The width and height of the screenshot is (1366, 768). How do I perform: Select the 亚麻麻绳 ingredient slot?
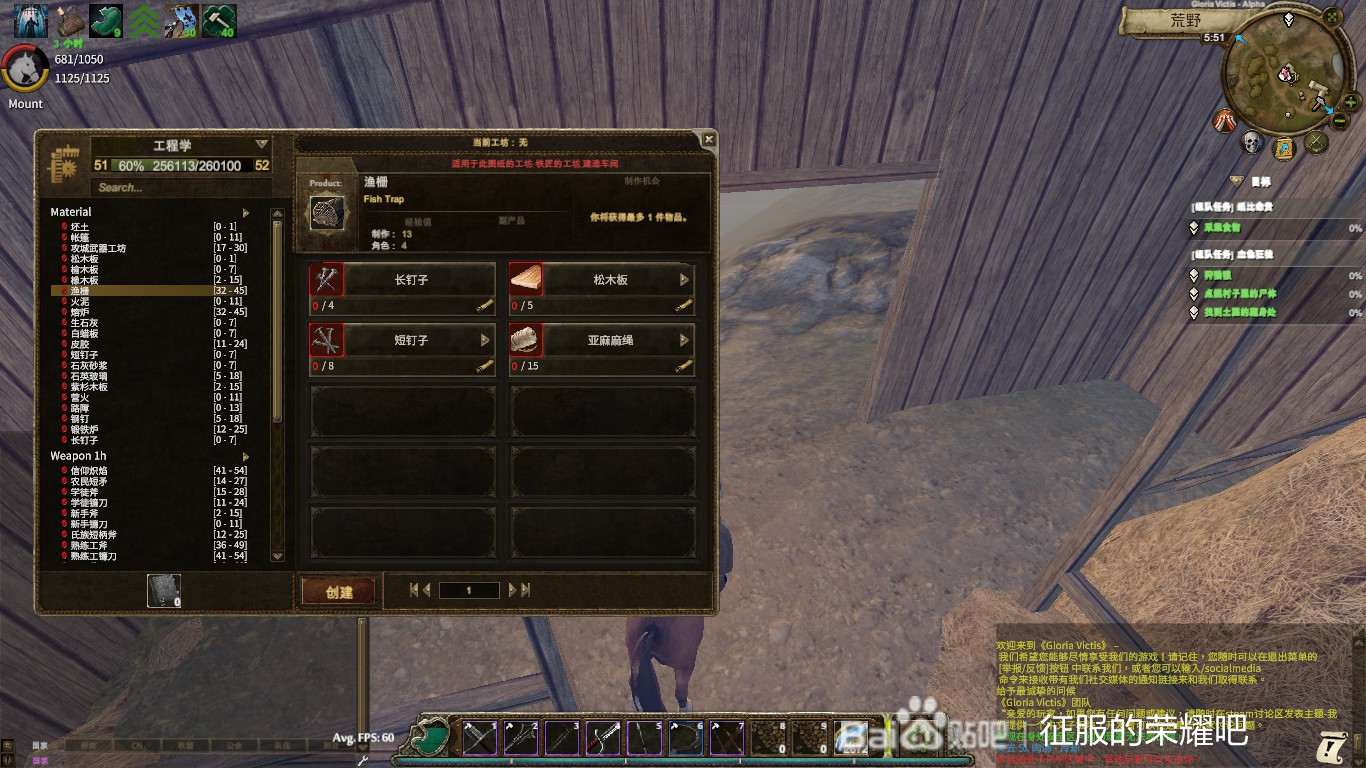point(602,340)
